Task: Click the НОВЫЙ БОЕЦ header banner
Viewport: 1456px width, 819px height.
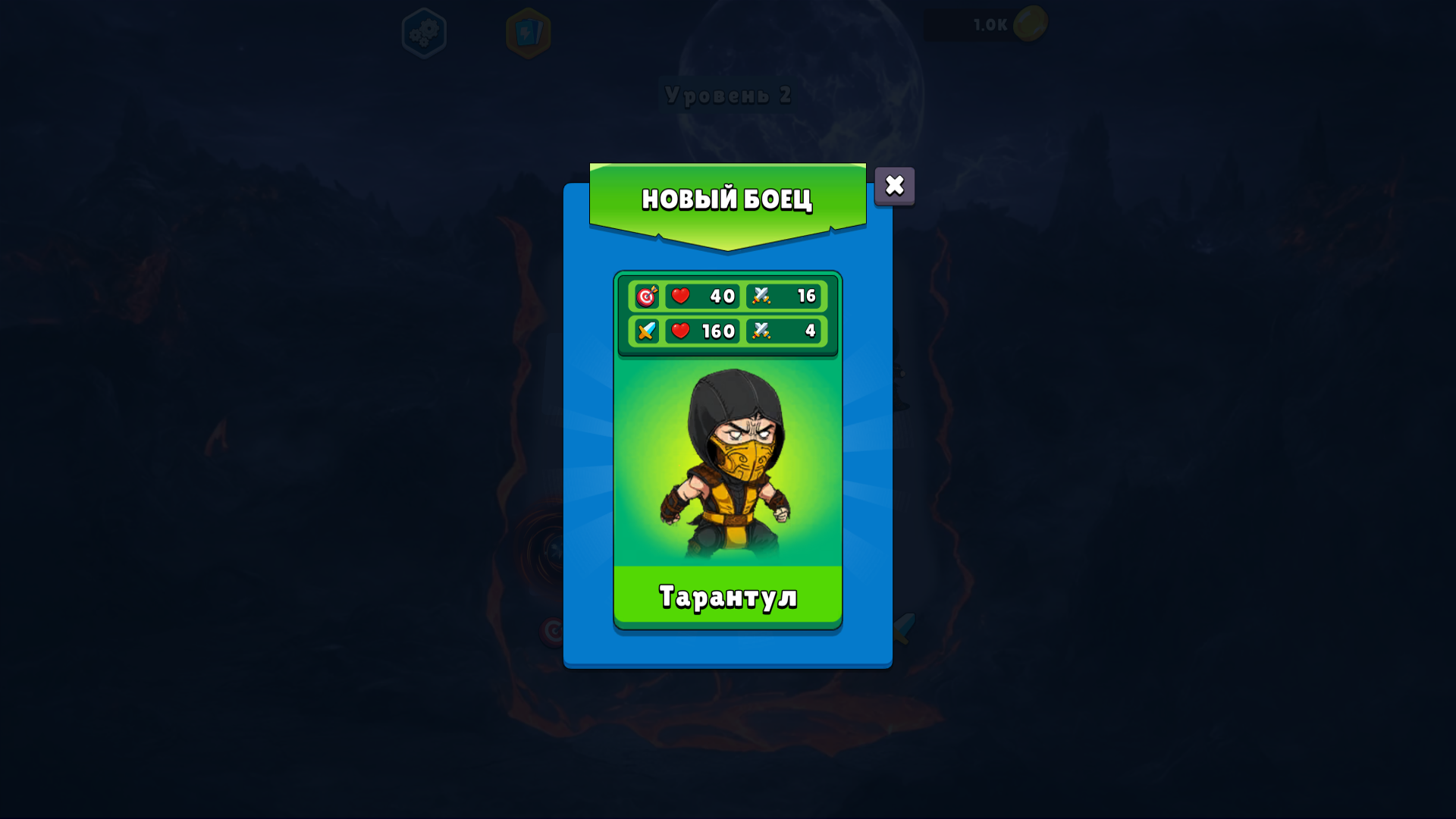Action: (x=727, y=199)
